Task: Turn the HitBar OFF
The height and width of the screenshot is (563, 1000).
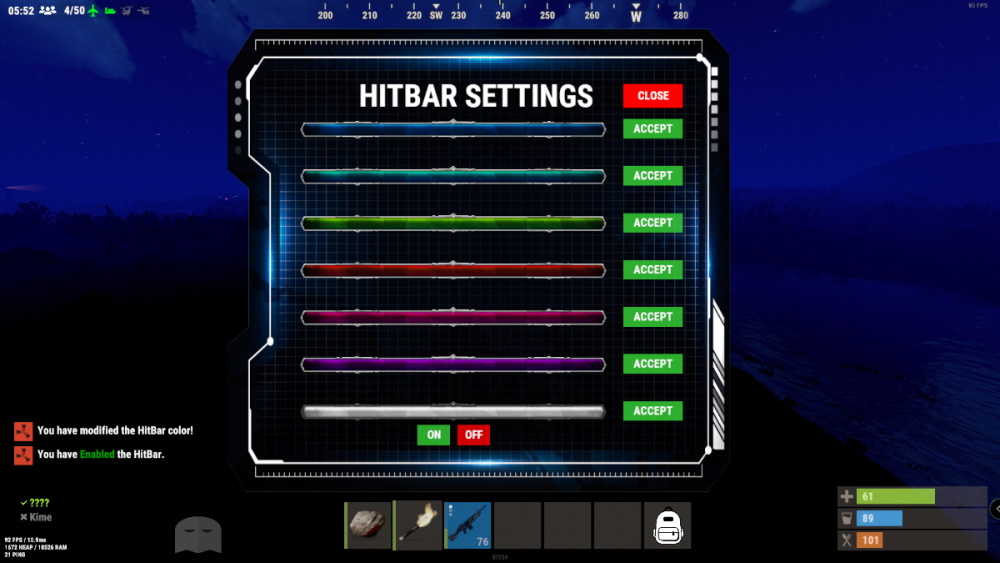Action: (473, 435)
